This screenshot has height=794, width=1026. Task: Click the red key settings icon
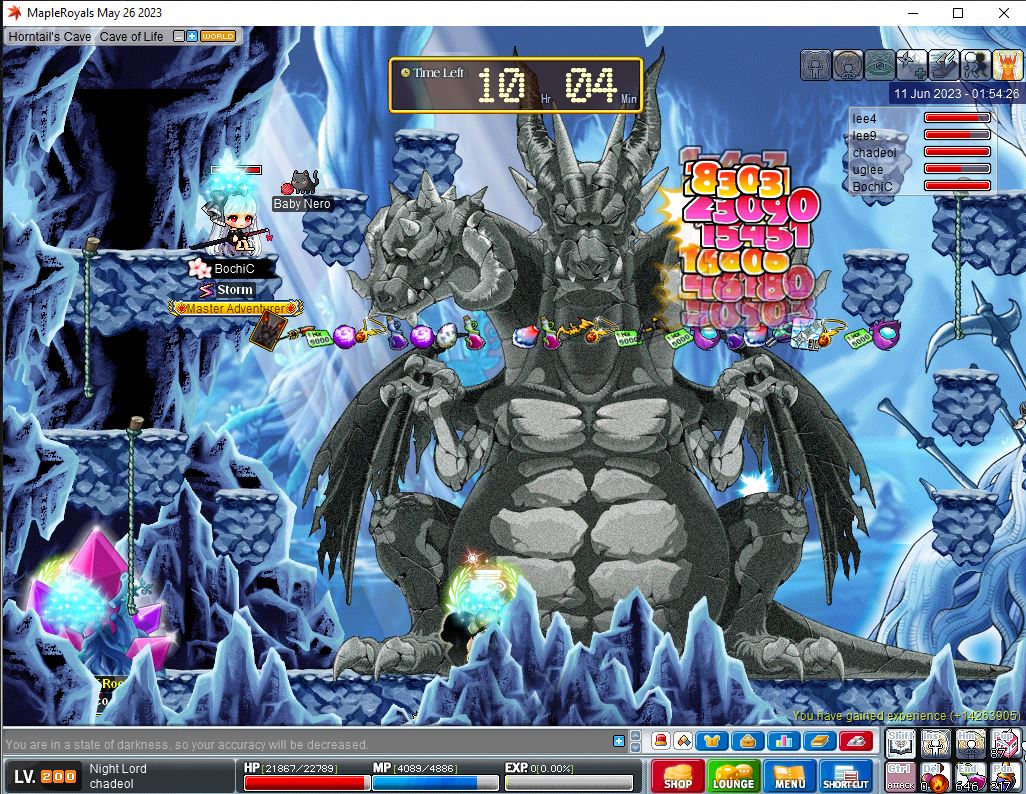click(x=855, y=741)
